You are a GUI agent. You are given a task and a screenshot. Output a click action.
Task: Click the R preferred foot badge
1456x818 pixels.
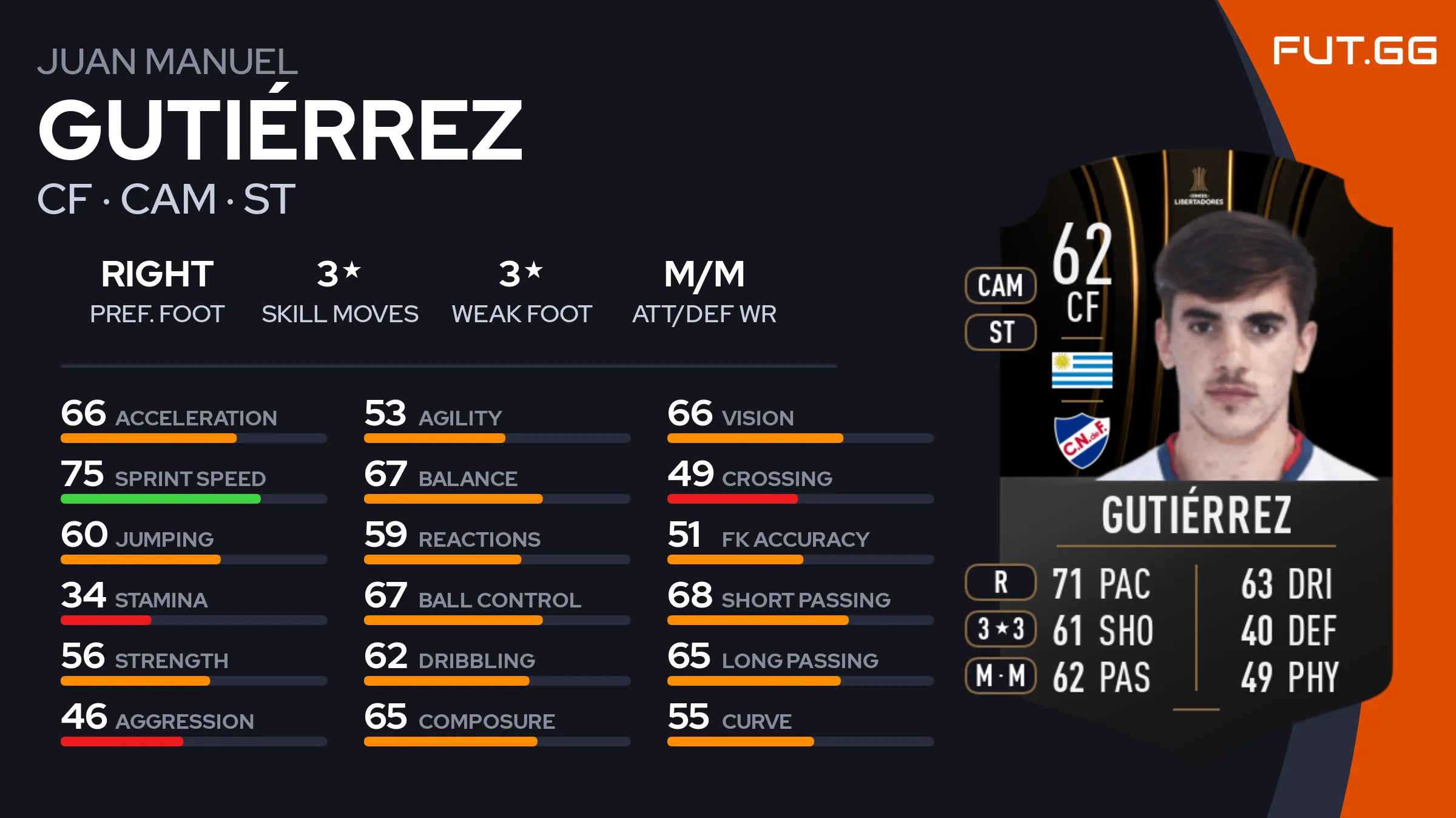click(x=1000, y=582)
